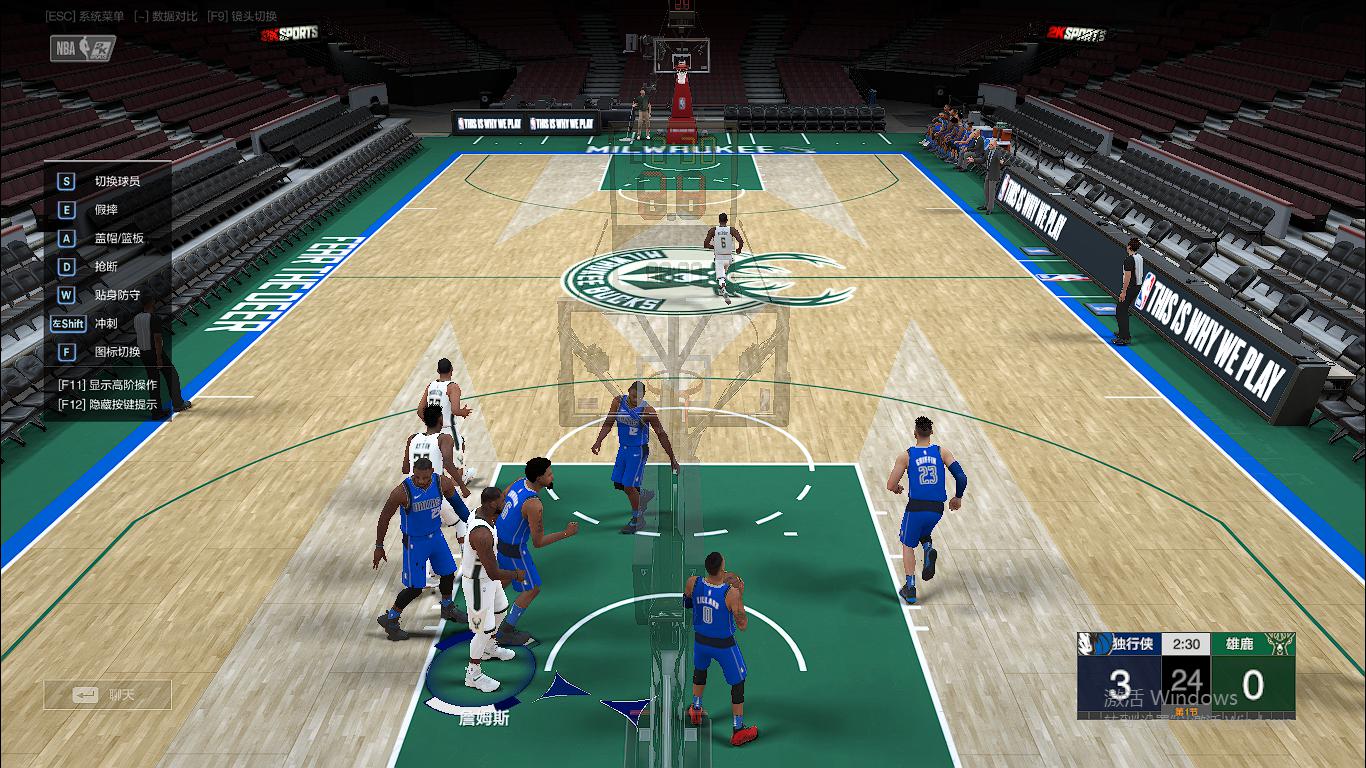Image resolution: width=1366 pixels, height=768 pixels.
Task: Click the 激活 Windows activation link
Action: pos(1170,697)
